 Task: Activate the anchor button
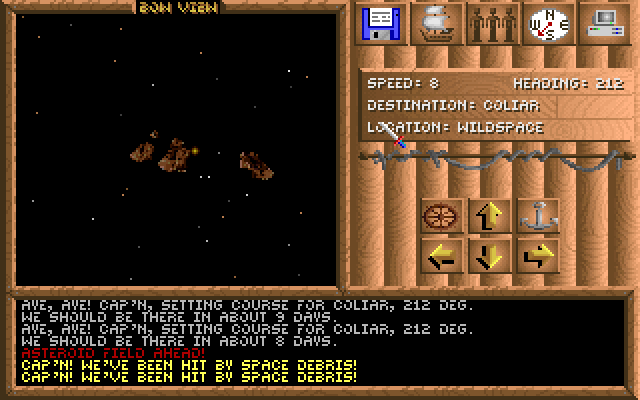[x=538, y=215]
